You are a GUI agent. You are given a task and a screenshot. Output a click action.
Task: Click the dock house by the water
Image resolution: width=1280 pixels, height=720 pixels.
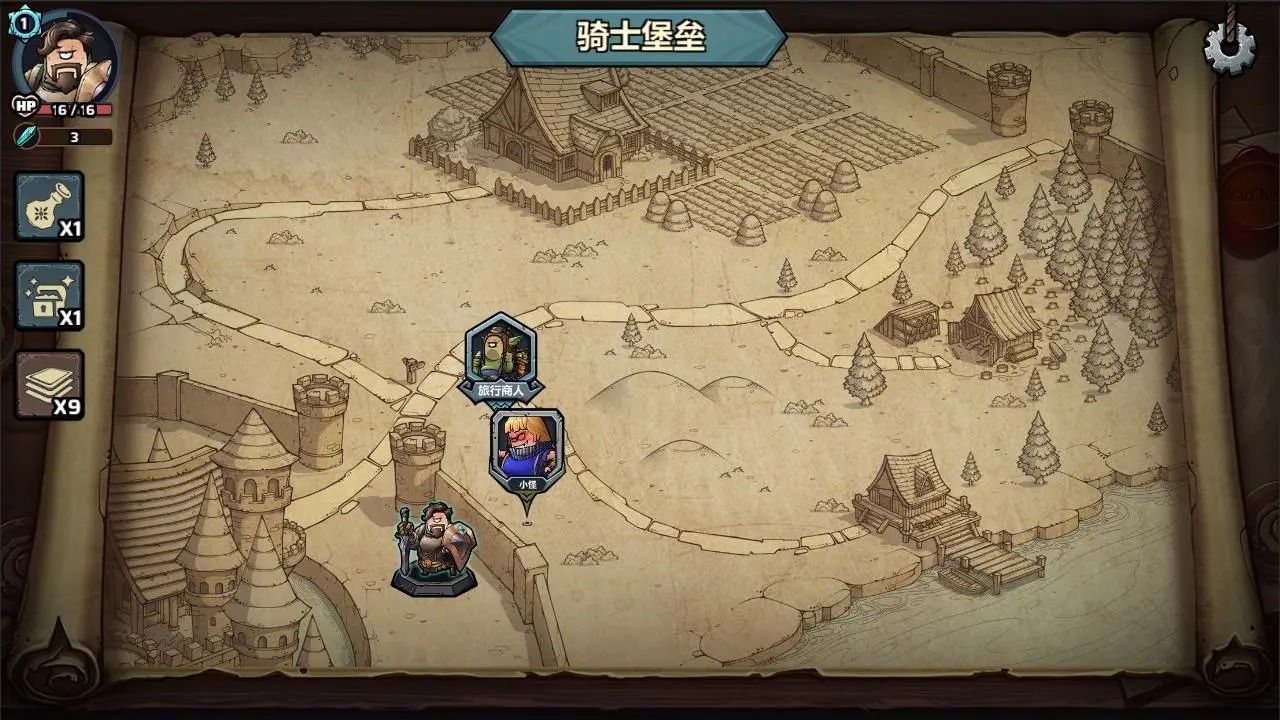coord(910,500)
